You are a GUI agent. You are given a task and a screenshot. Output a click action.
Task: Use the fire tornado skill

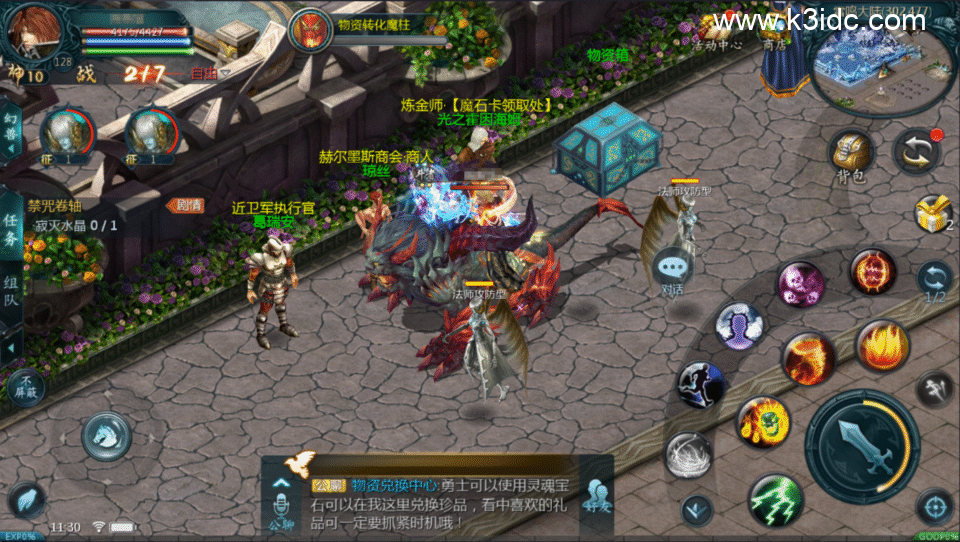point(882,346)
